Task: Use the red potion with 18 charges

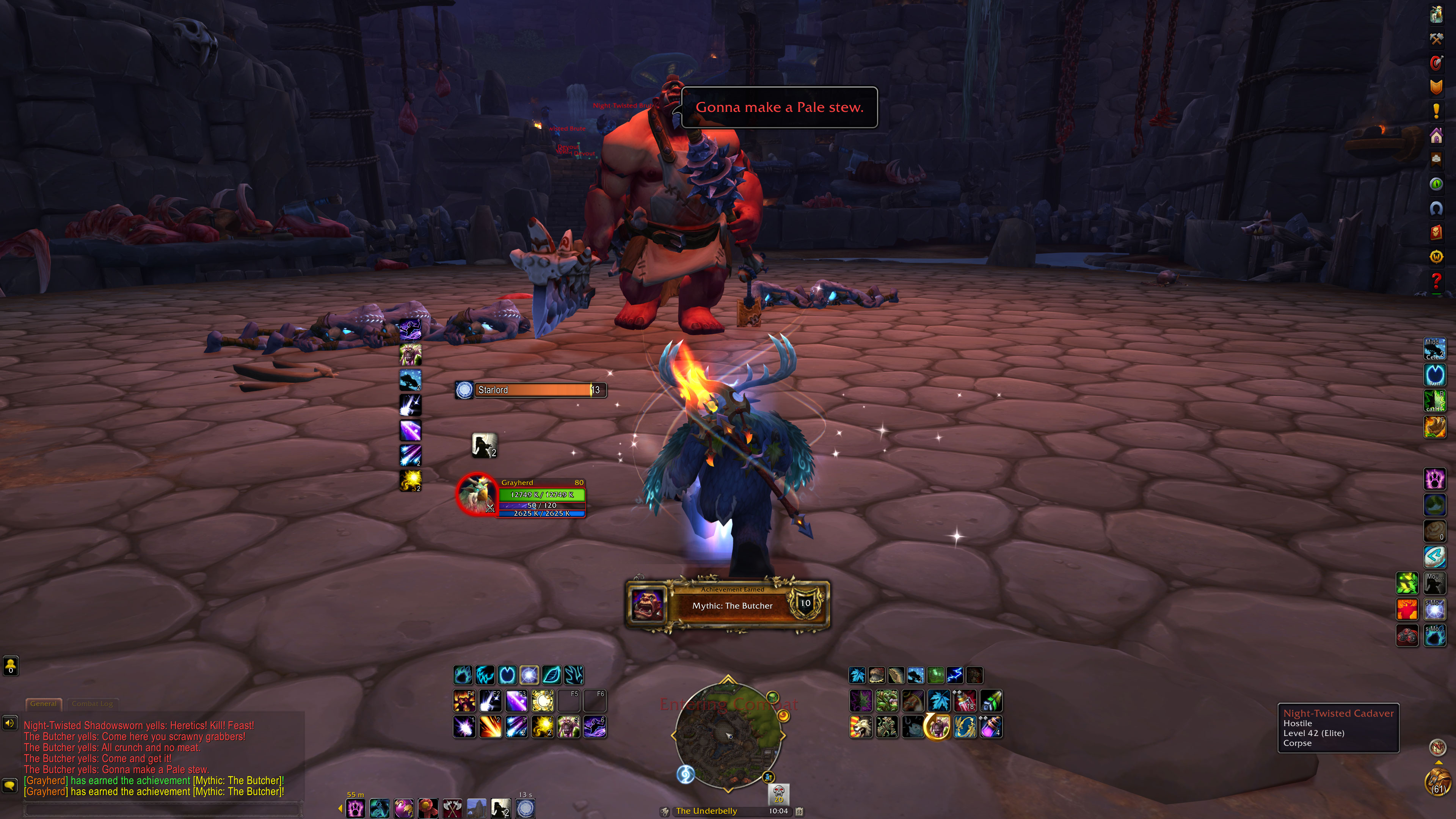Action: (965, 701)
